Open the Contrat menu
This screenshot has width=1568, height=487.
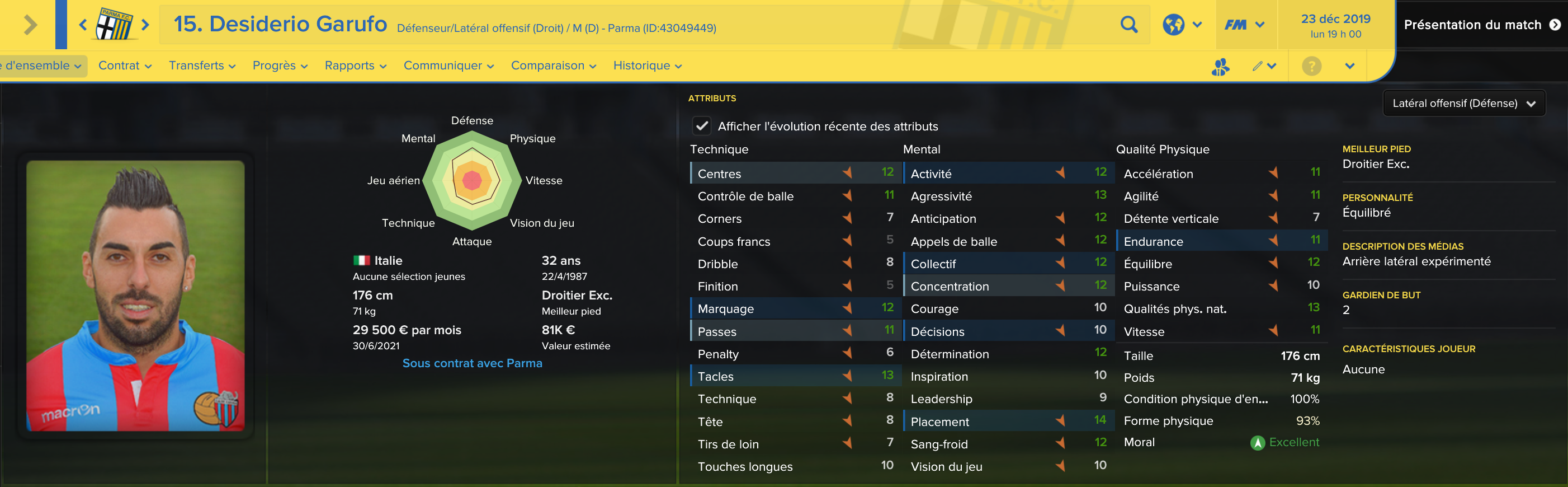124,66
